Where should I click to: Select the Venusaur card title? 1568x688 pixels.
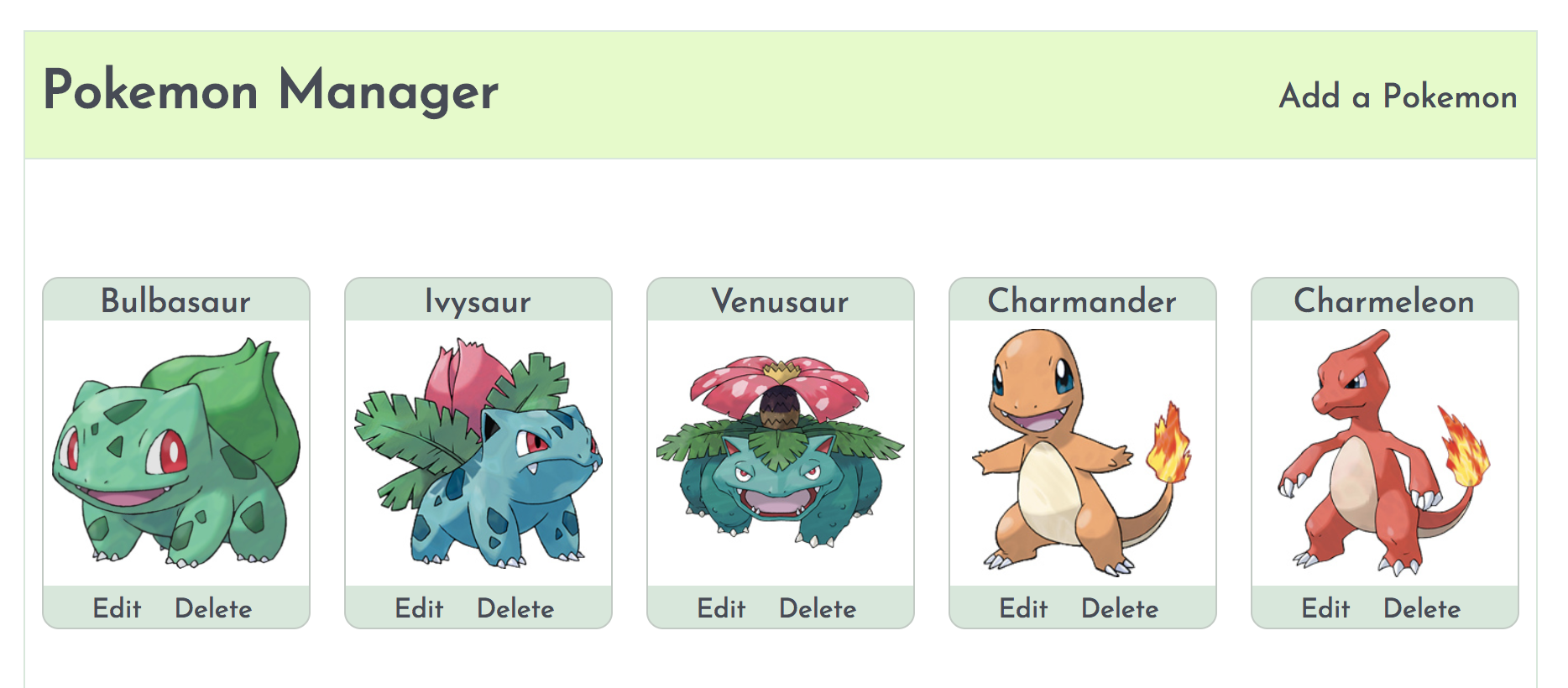click(780, 301)
